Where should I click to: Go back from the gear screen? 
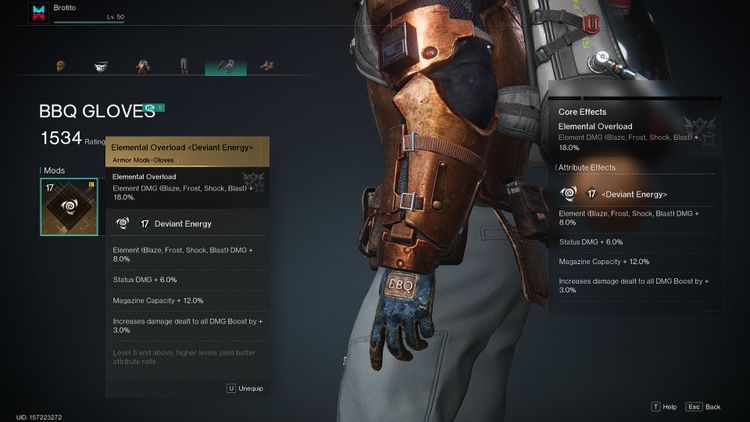point(705,407)
